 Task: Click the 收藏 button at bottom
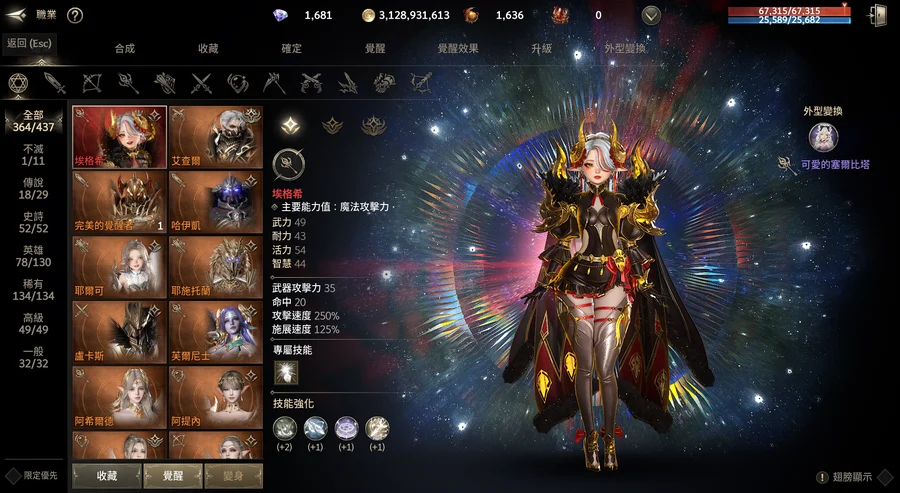[x=107, y=475]
